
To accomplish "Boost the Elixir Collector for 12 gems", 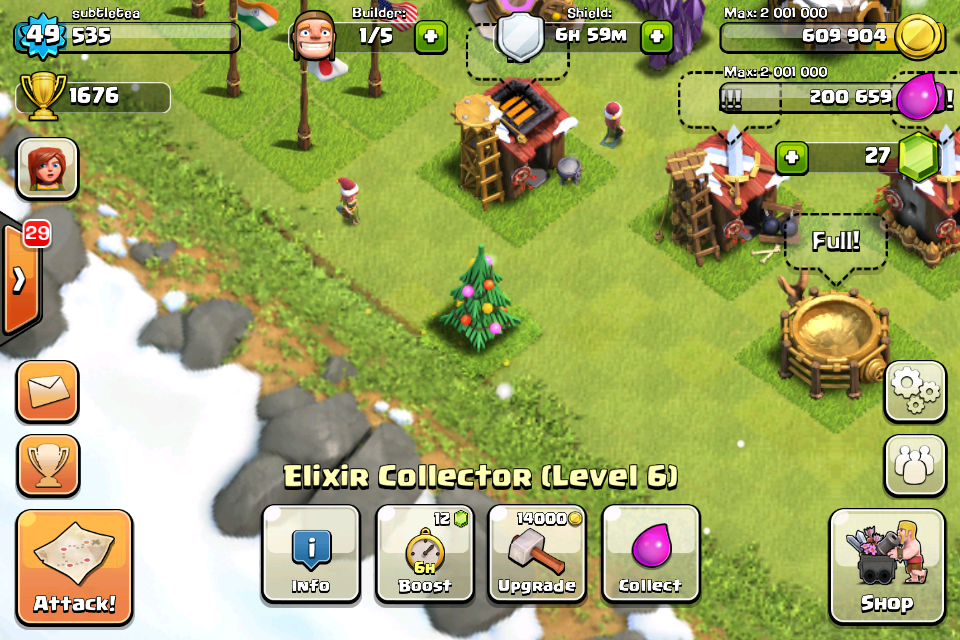I will coord(424,553).
